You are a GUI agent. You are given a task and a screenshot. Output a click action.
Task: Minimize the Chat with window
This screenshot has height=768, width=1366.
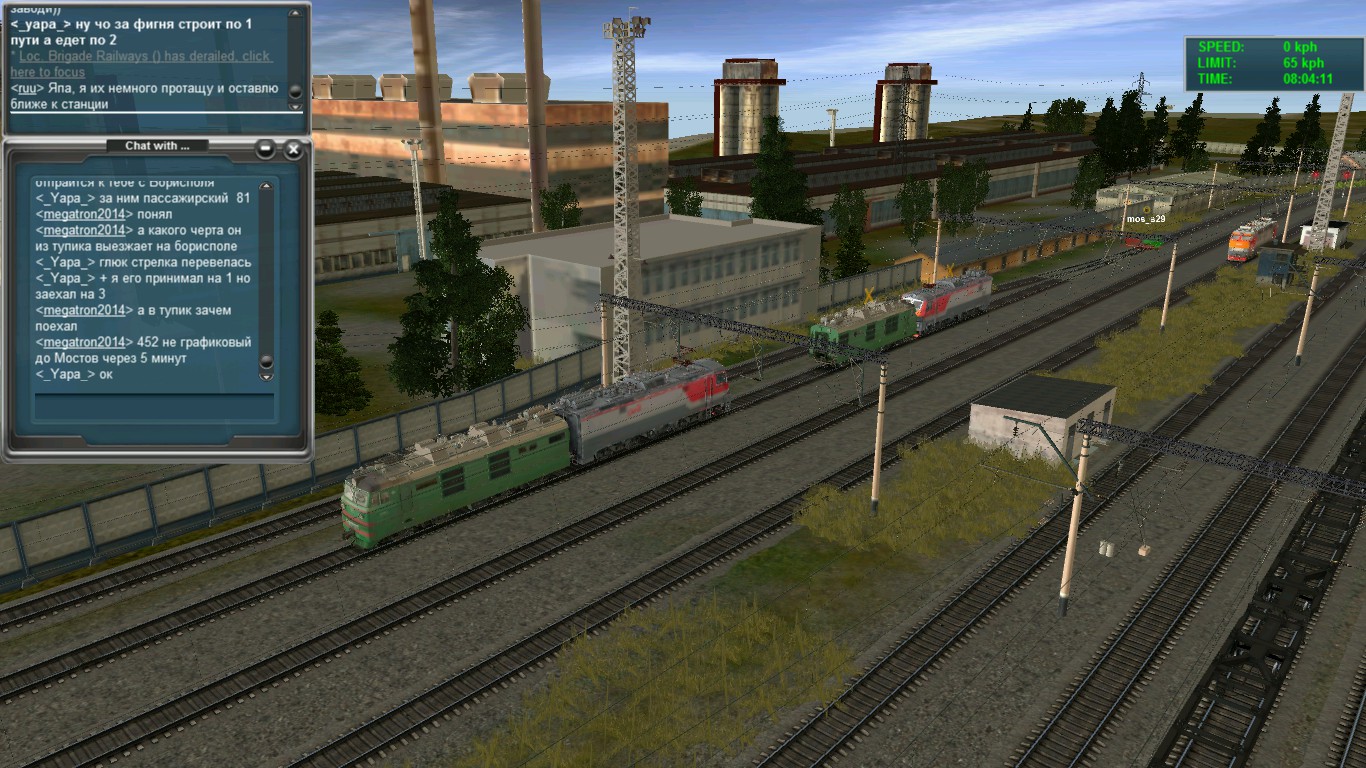click(x=265, y=149)
